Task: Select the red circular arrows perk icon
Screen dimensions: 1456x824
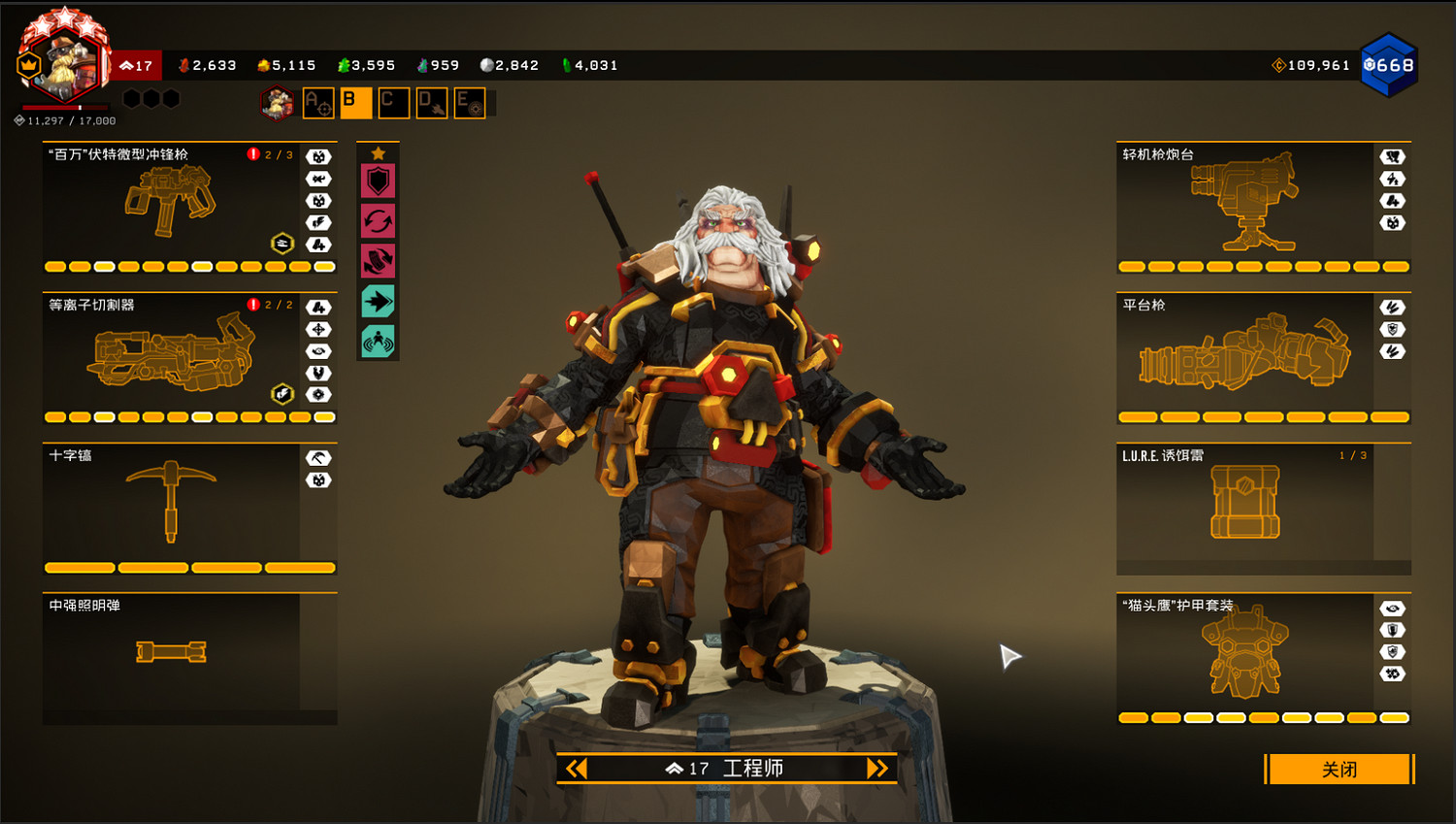Action: point(378,221)
